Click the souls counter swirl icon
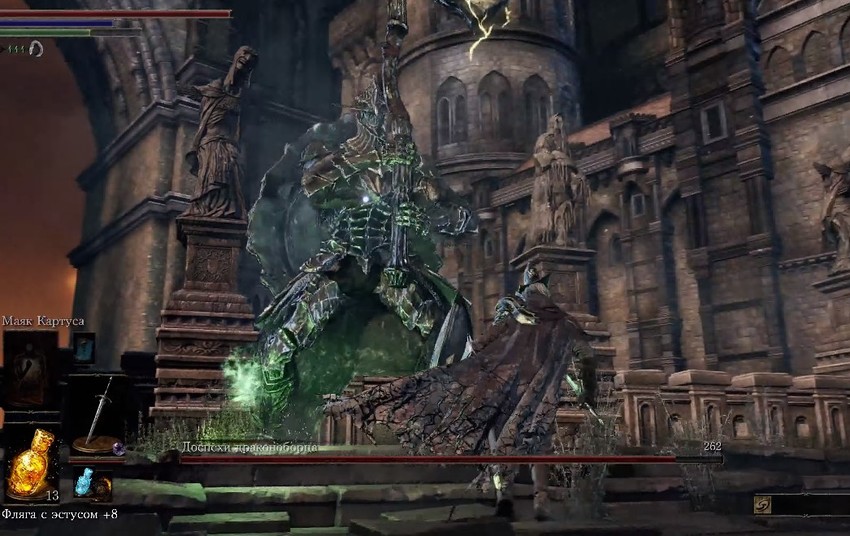This screenshot has height=536, width=850. pyautogui.click(x=763, y=505)
